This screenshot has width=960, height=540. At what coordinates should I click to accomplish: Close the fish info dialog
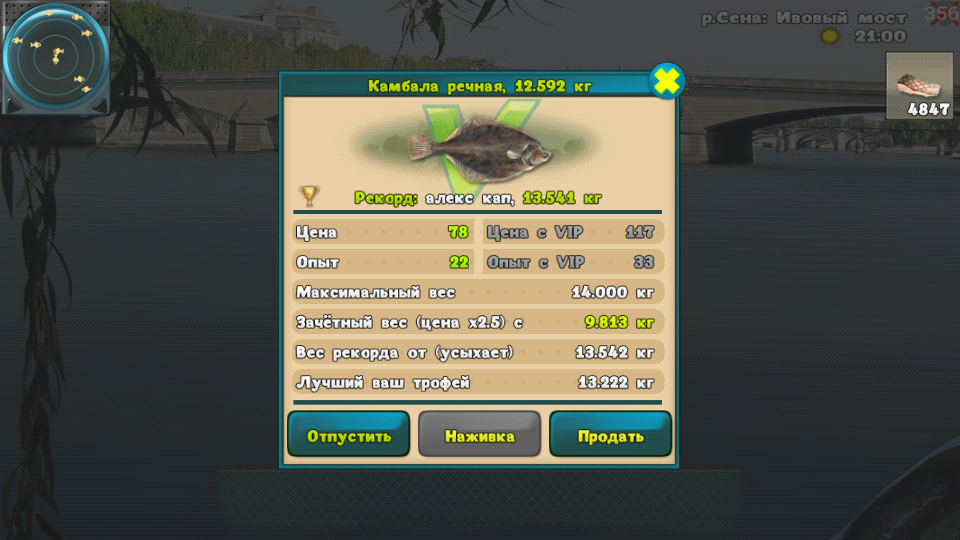pyautogui.click(x=667, y=81)
